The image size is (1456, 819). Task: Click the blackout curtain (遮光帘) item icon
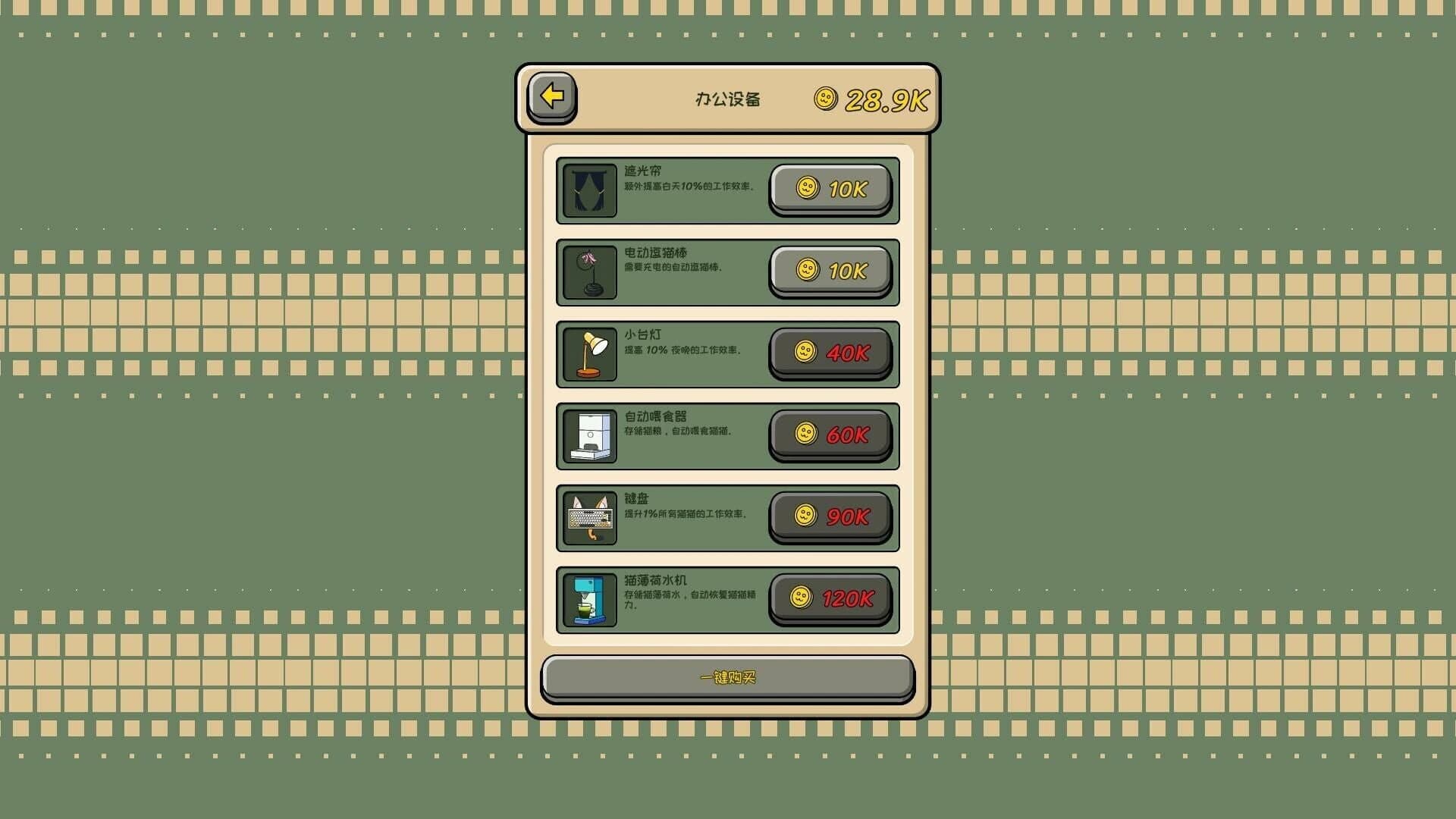click(x=590, y=190)
